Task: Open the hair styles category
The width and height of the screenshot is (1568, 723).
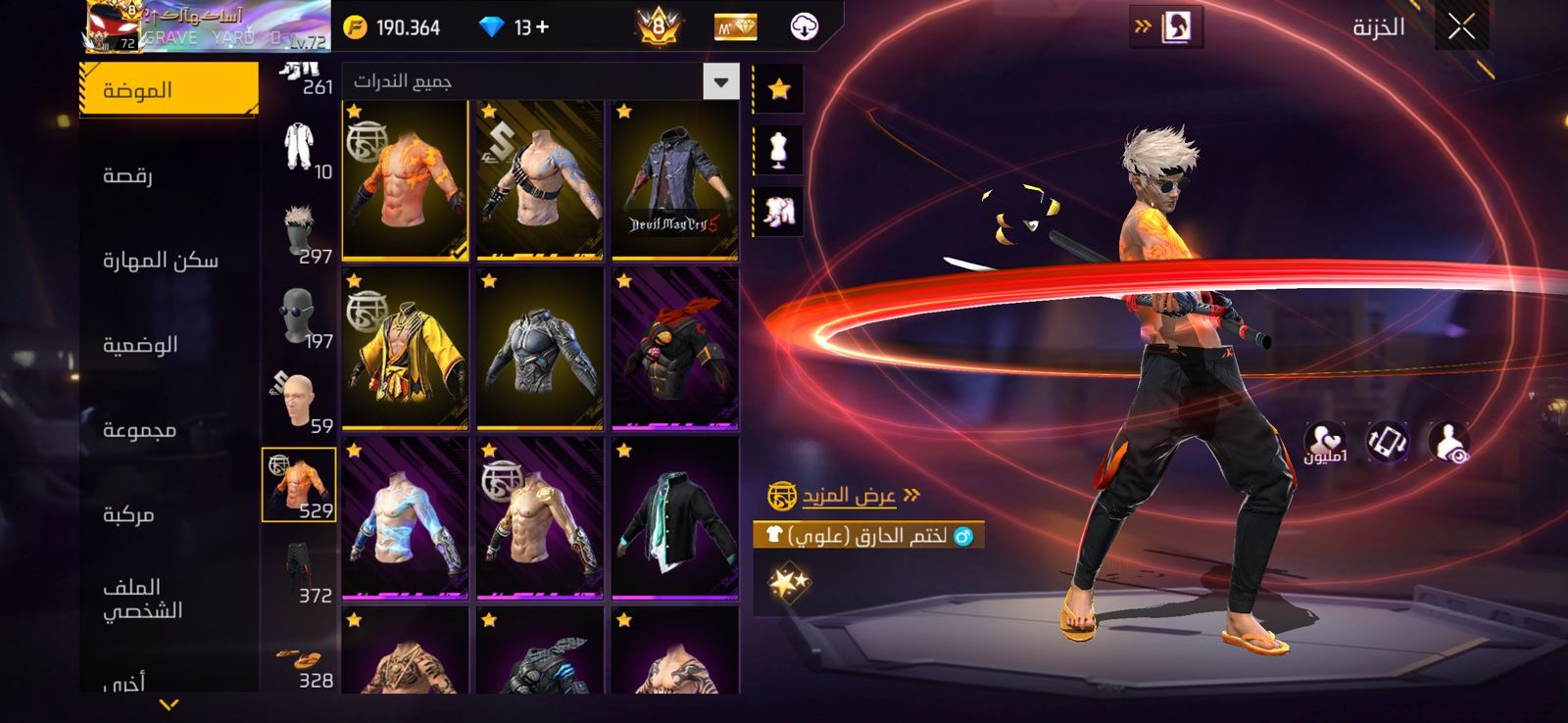Action: (x=299, y=231)
